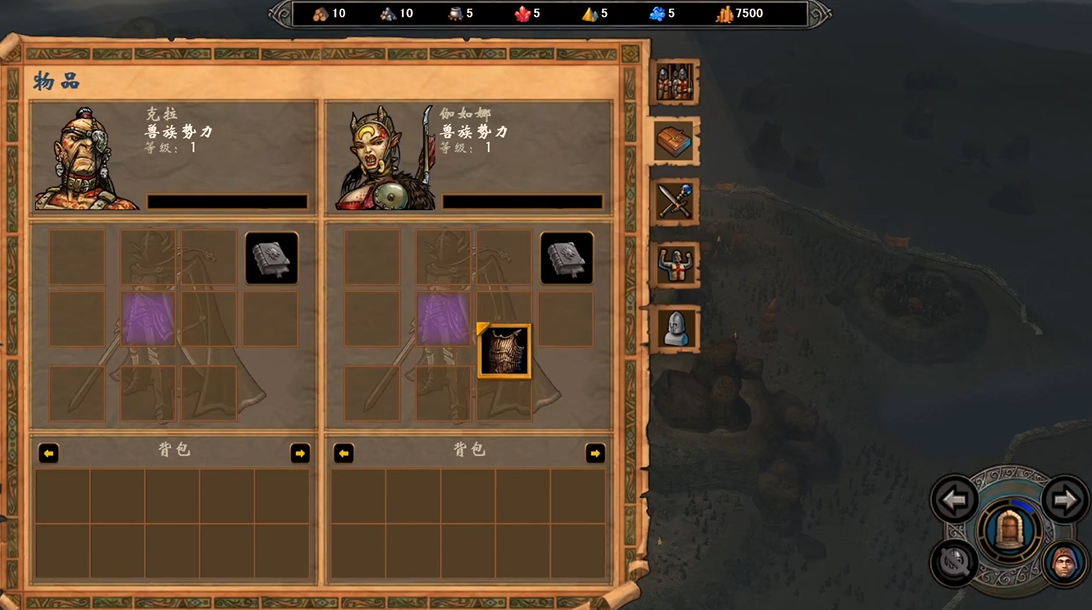
Task: Page Gorshak's backpack to the right
Action: 595,453
